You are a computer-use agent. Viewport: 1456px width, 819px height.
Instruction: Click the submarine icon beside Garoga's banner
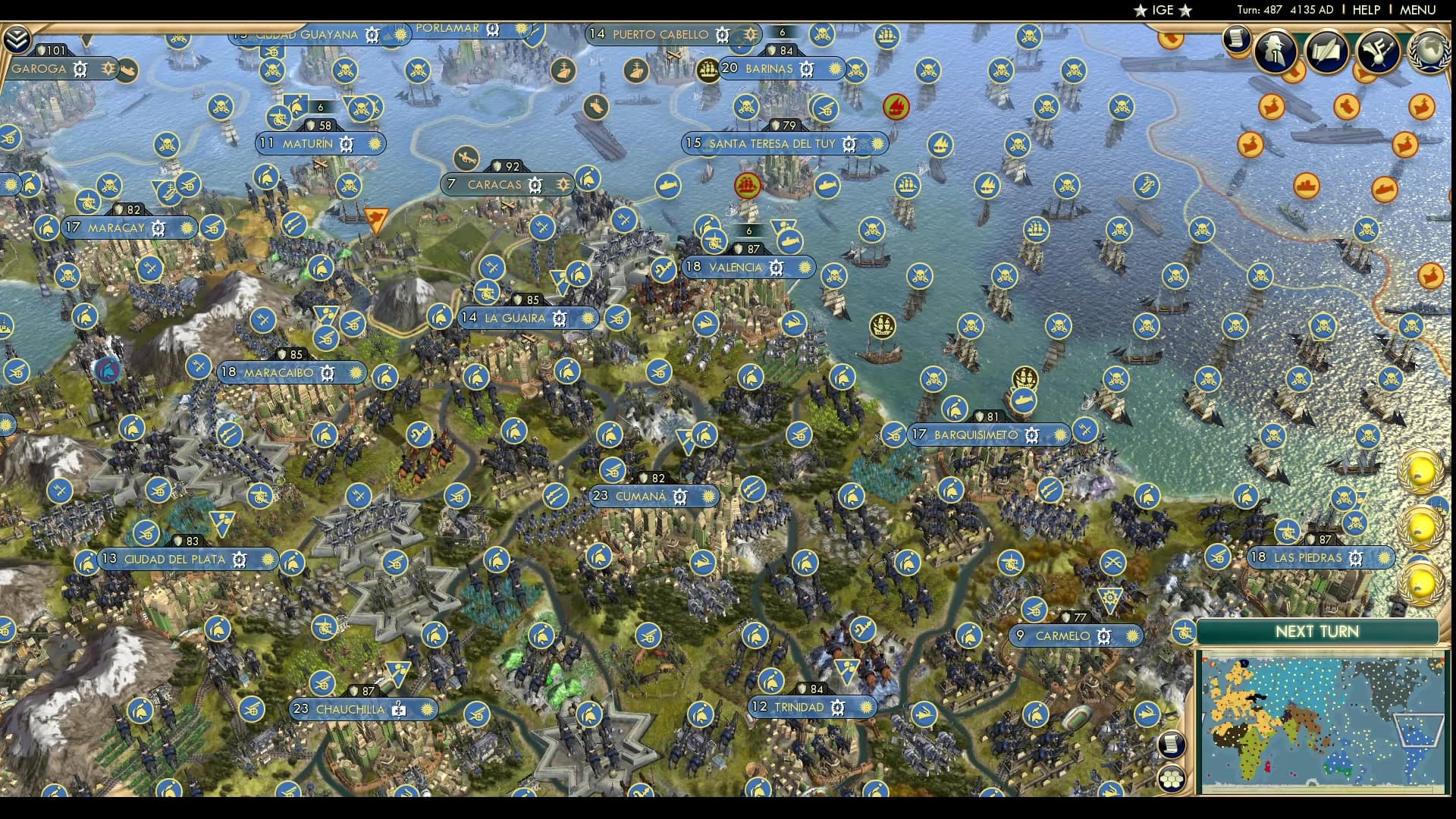pos(127,69)
